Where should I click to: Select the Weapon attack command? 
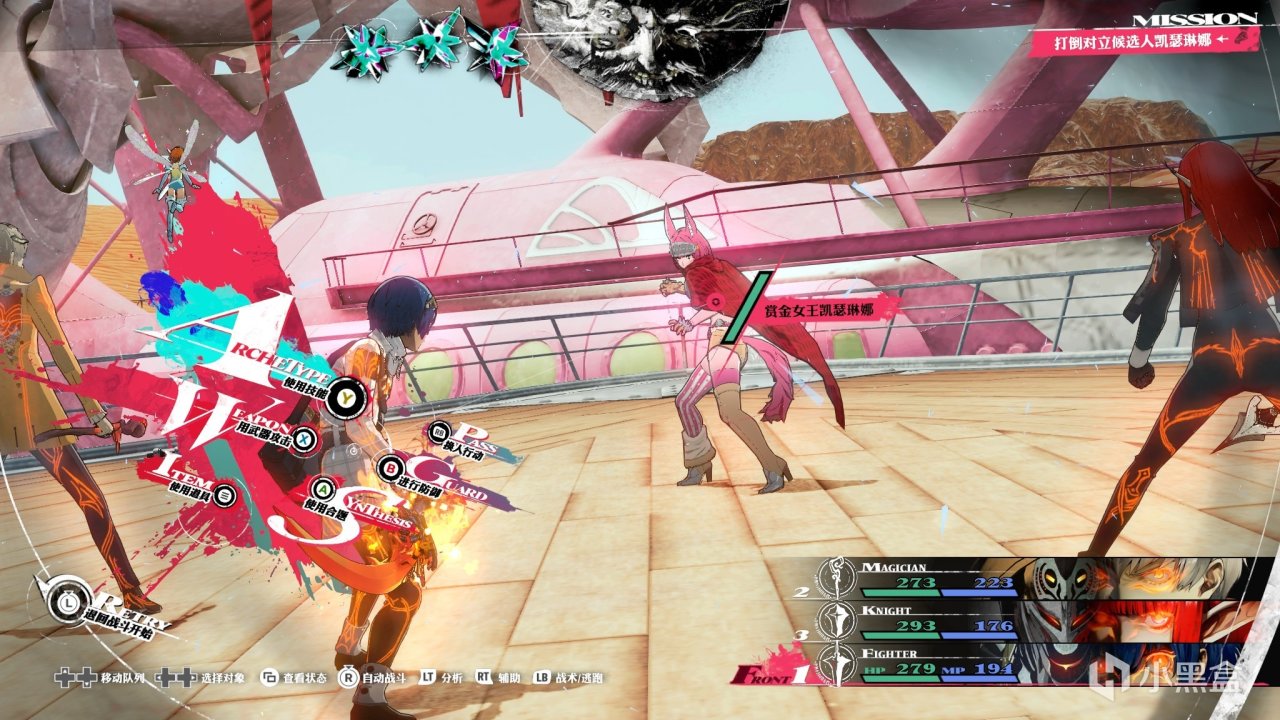tap(304, 438)
